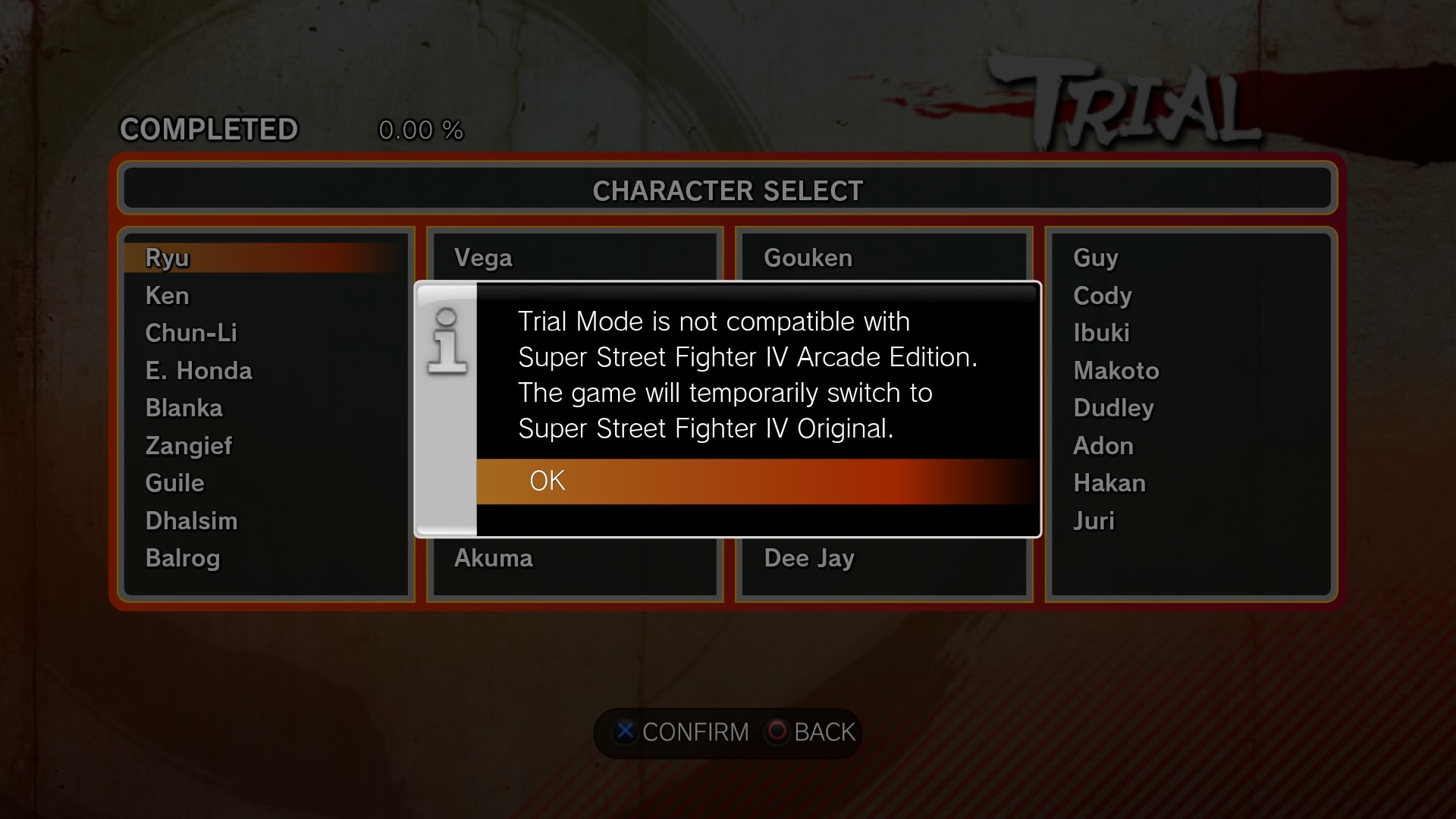
Task: Choose Juri in the fourth column
Action: [x=1093, y=520]
